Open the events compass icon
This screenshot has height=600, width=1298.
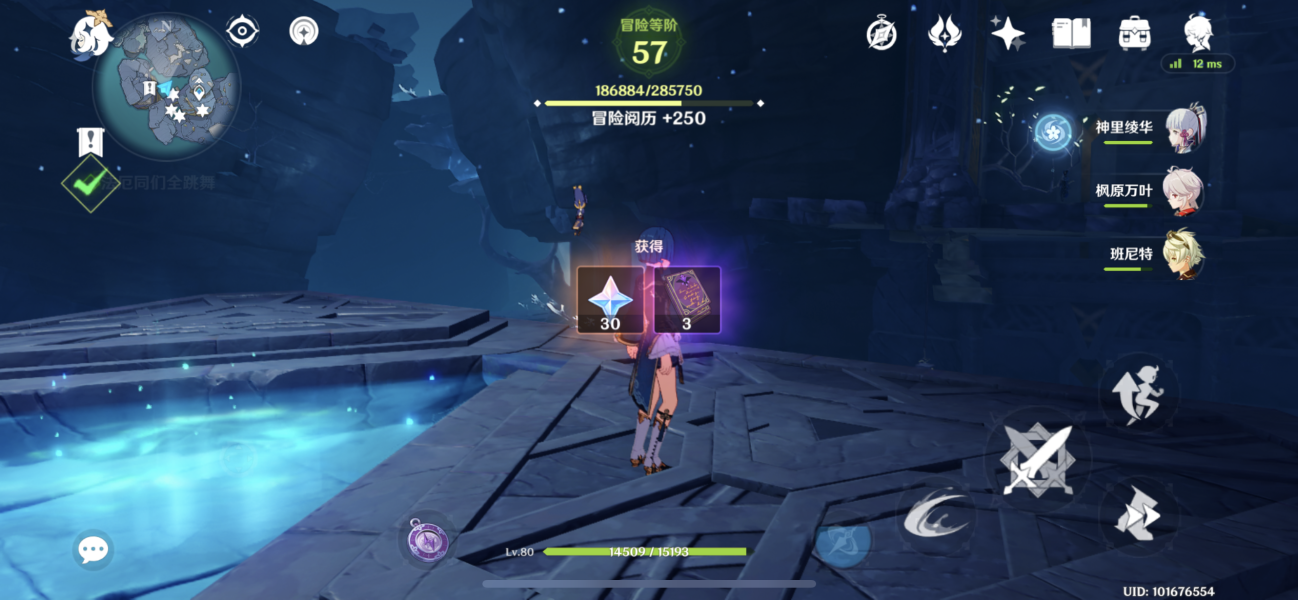(881, 33)
